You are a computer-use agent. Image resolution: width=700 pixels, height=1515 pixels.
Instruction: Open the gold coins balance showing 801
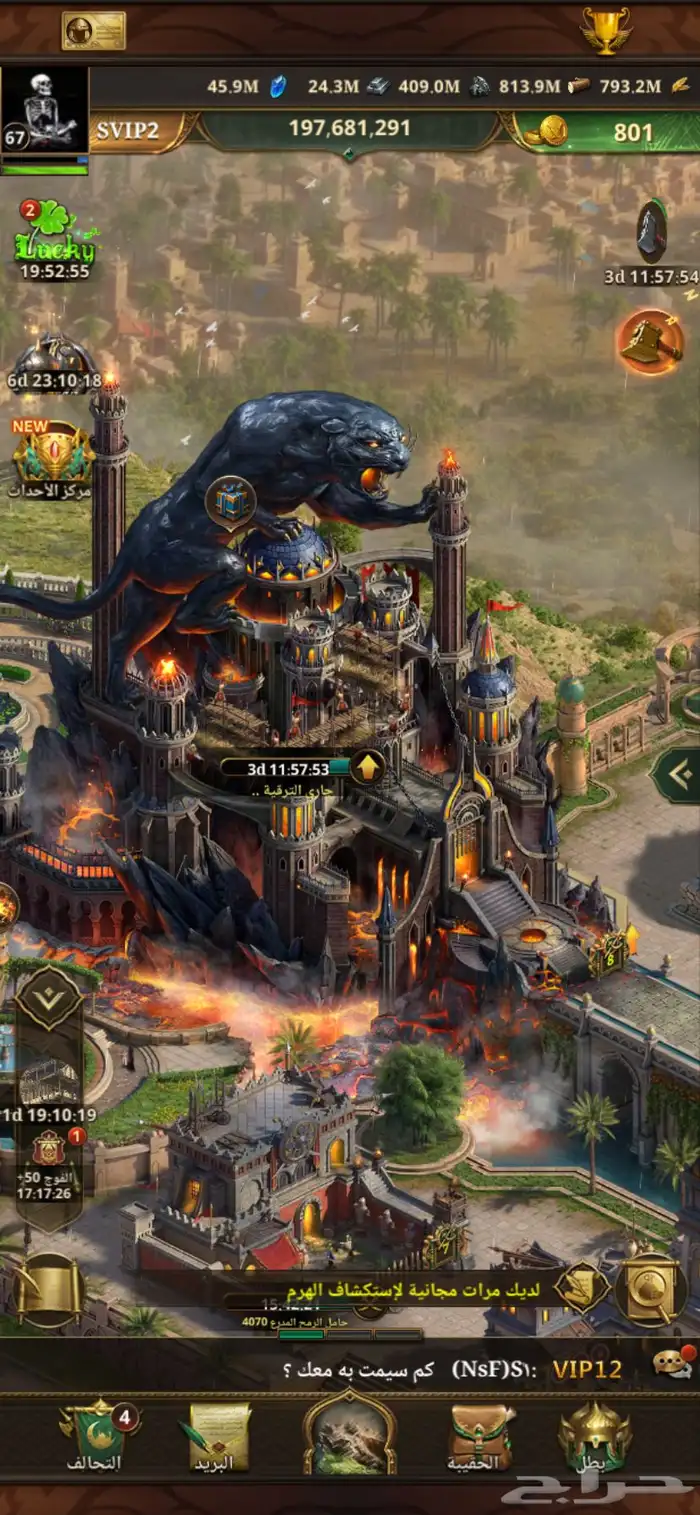[x=600, y=131]
